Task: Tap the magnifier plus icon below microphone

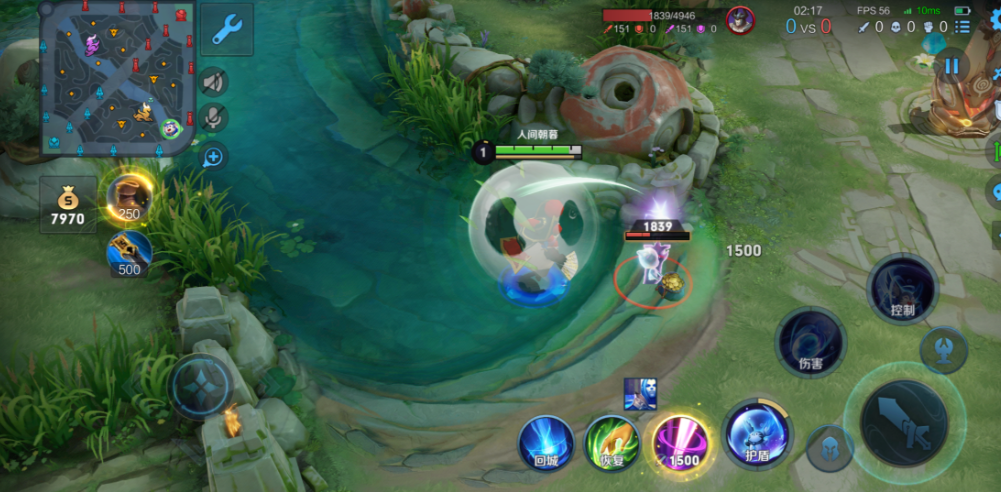Action: pyautogui.click(x=212, y=156)
